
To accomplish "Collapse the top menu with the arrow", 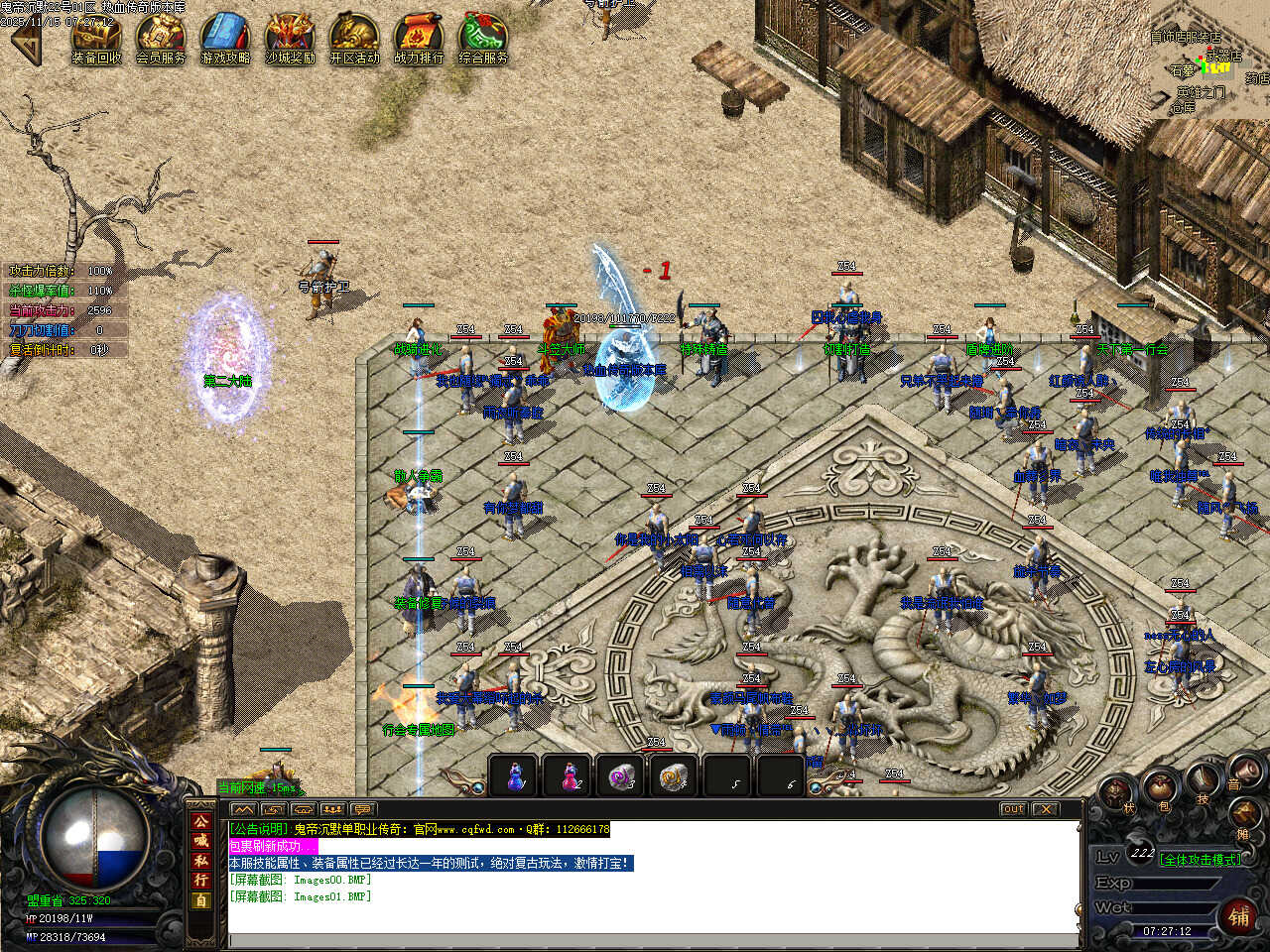I will (25, 40).
